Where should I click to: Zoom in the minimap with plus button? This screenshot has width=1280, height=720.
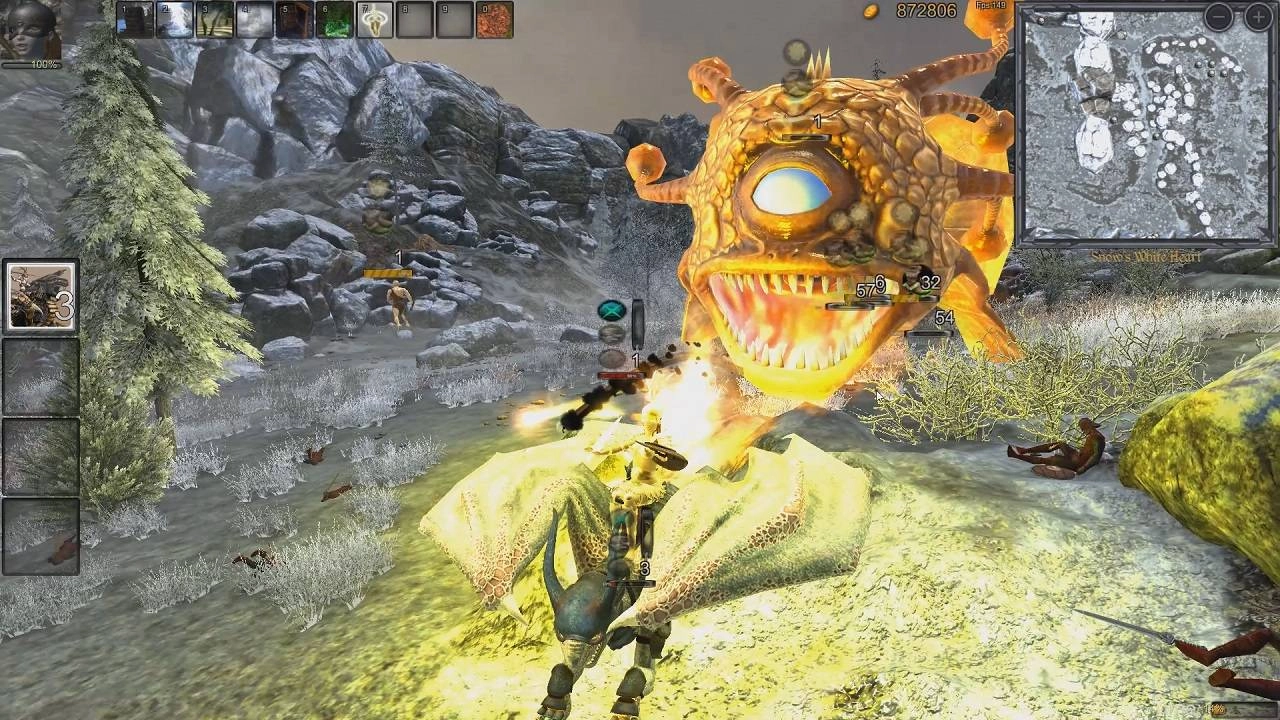coord(1257,16)
